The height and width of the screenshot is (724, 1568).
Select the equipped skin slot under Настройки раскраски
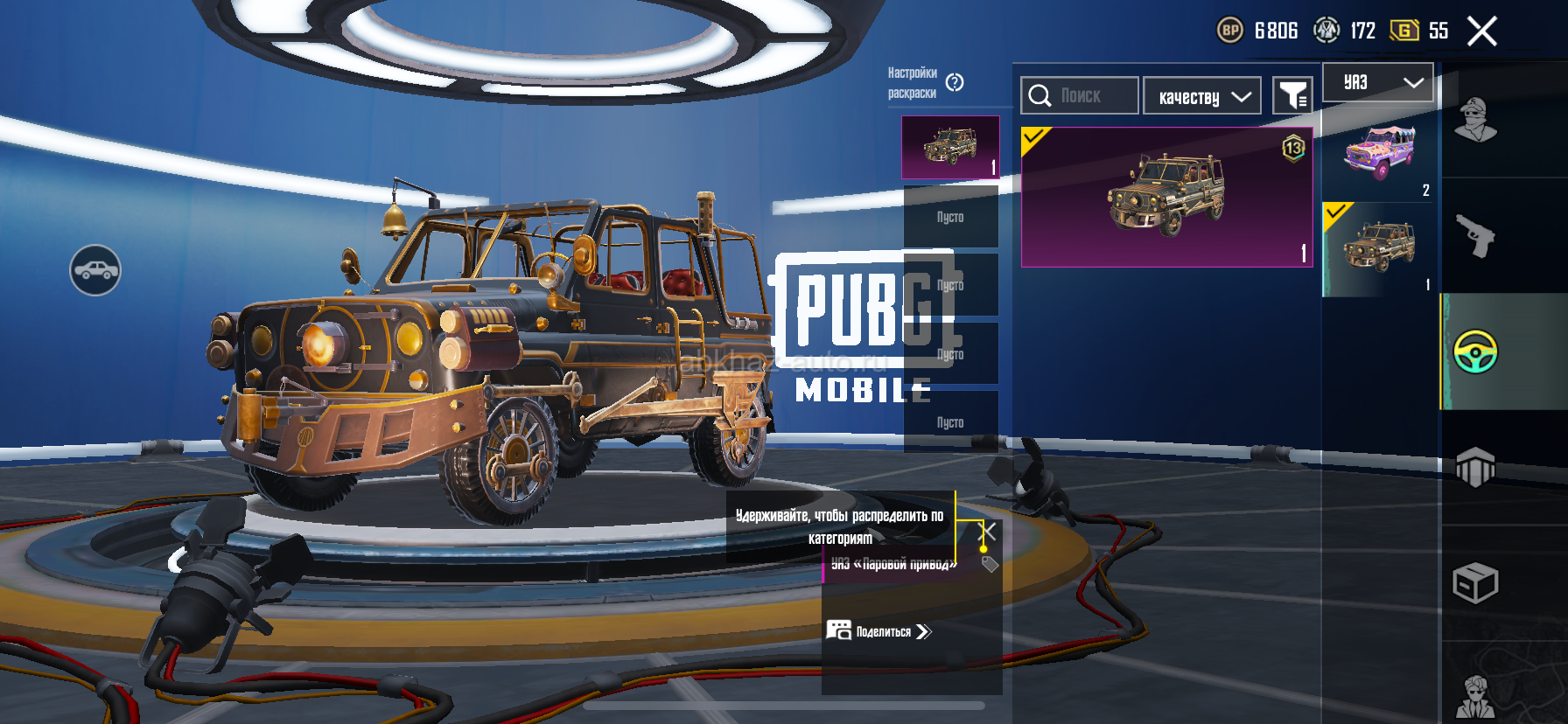950,147
